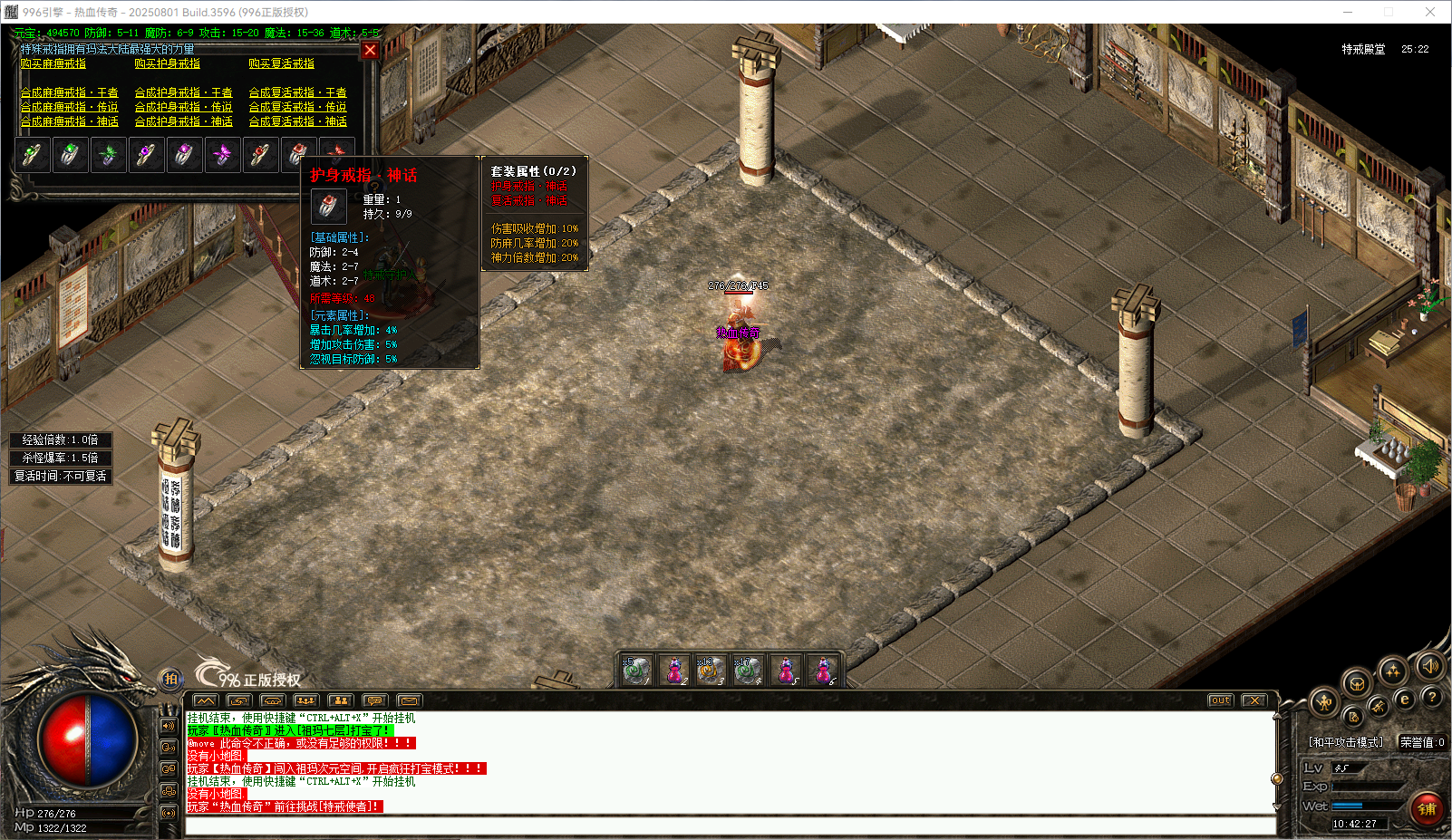Select 合成护身戒指·传说 synthesis link
Screen dimensions: 1452x840
pyautogui.click(x=184, y=107)
